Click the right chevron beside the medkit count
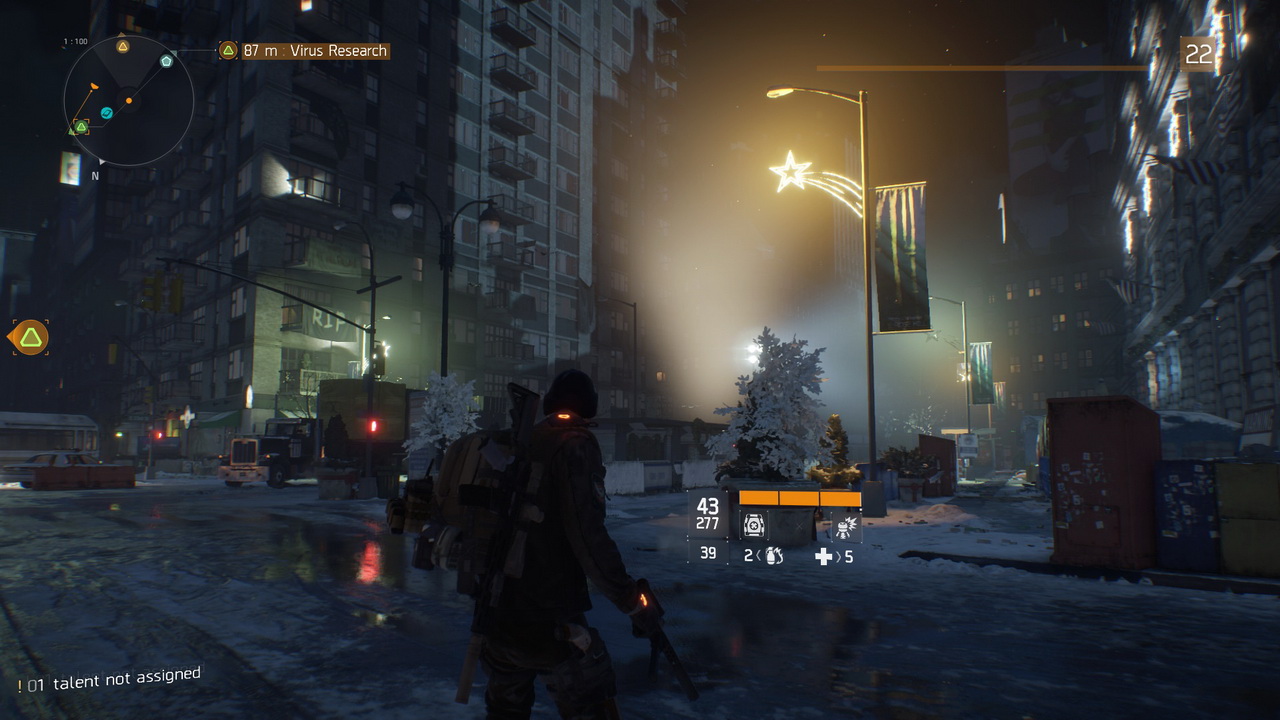Image resolution: width=1280 pixels, height=720 pixels. point(836,556)
